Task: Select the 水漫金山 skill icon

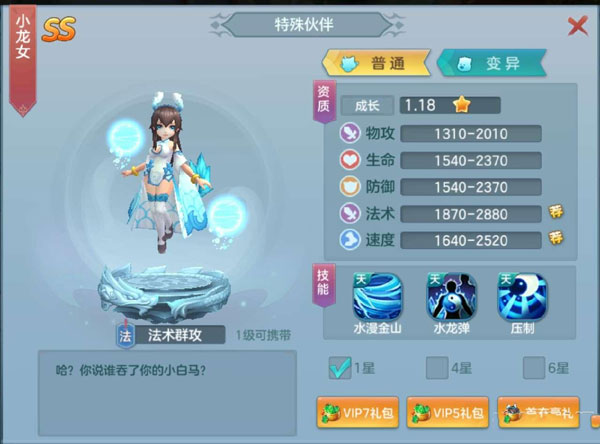Action: coord(376,297)
